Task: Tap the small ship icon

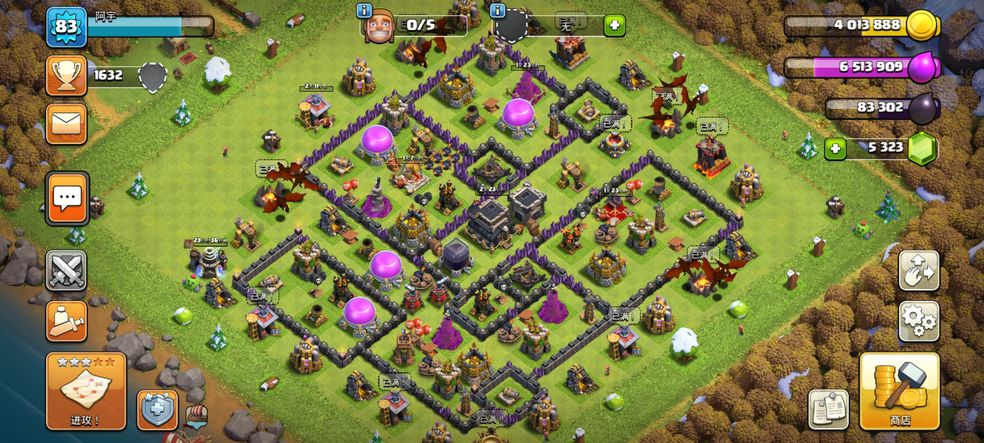Action: point(198,416)
